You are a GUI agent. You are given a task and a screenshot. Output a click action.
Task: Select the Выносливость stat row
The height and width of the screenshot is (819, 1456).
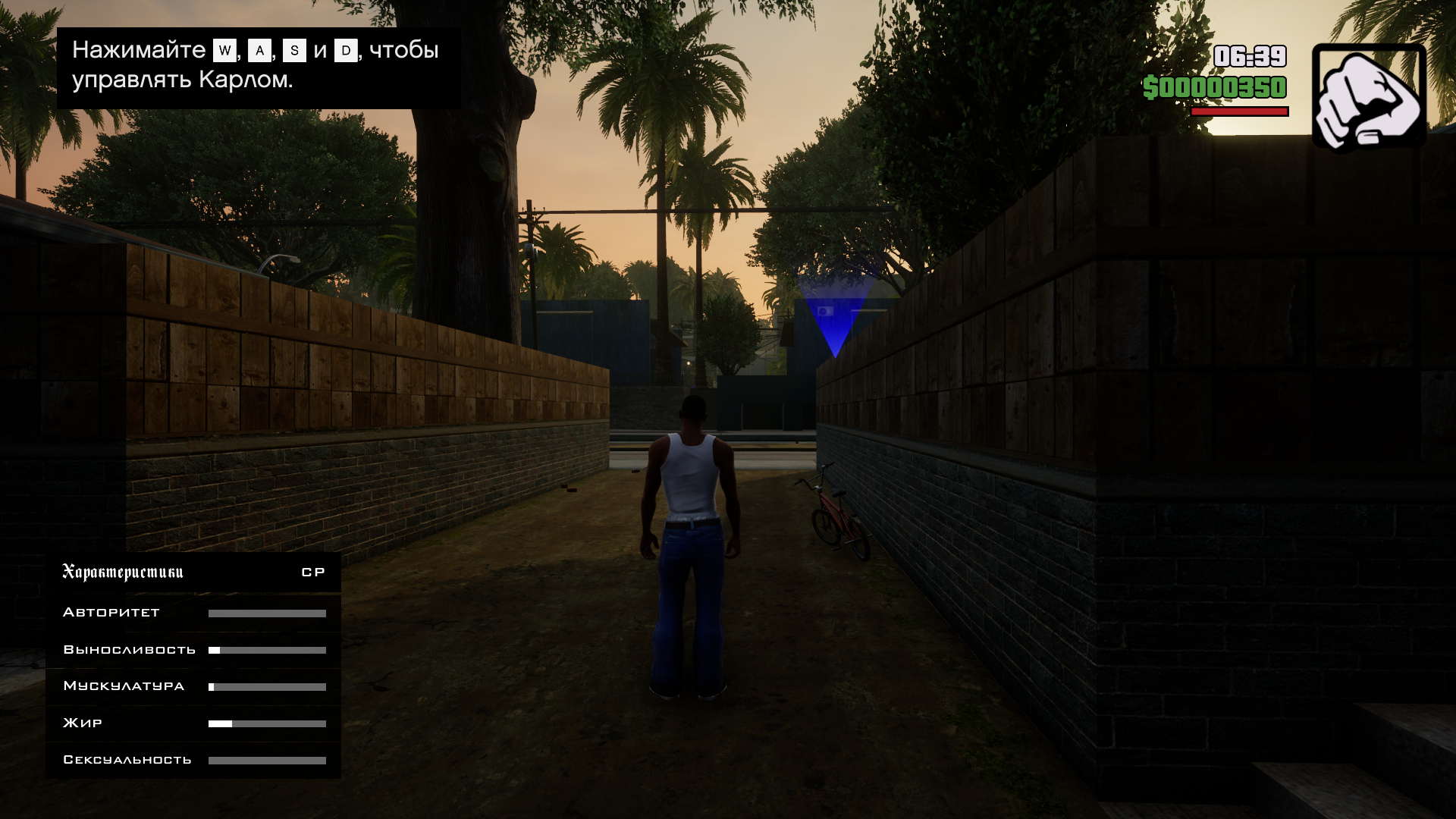pos(193,650)
